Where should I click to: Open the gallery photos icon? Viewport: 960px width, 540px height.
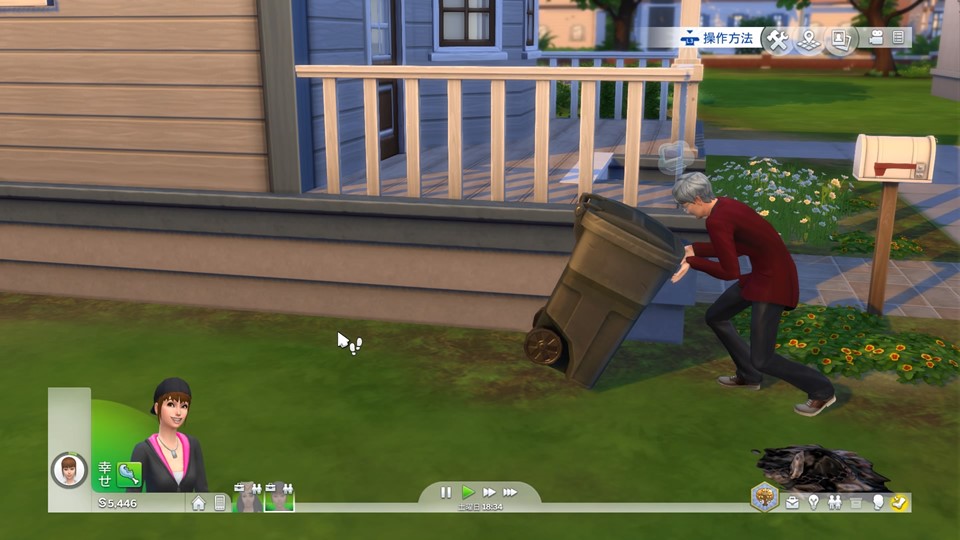click(x=841, y=40)
